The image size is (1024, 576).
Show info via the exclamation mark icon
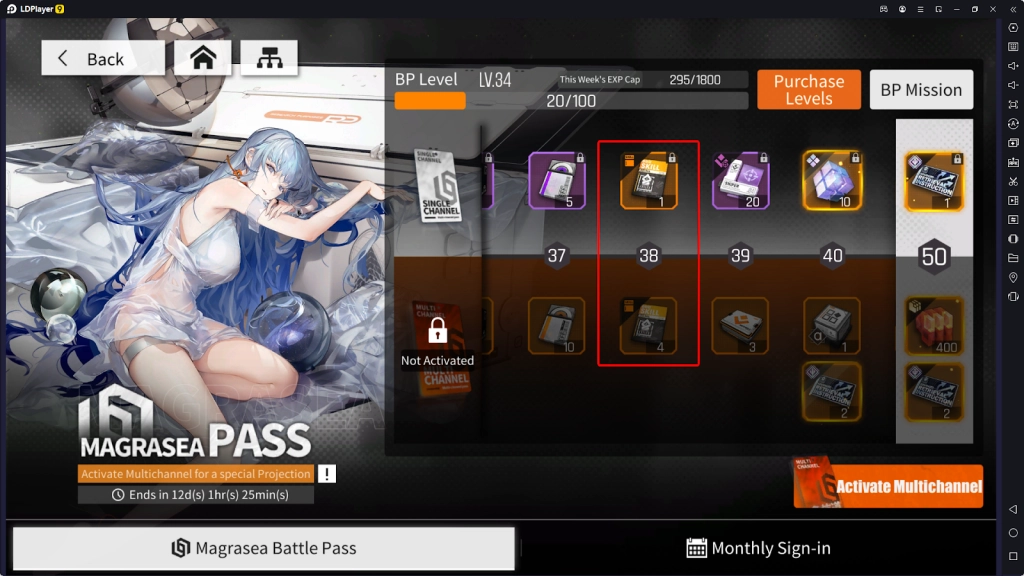click(327, 474)
